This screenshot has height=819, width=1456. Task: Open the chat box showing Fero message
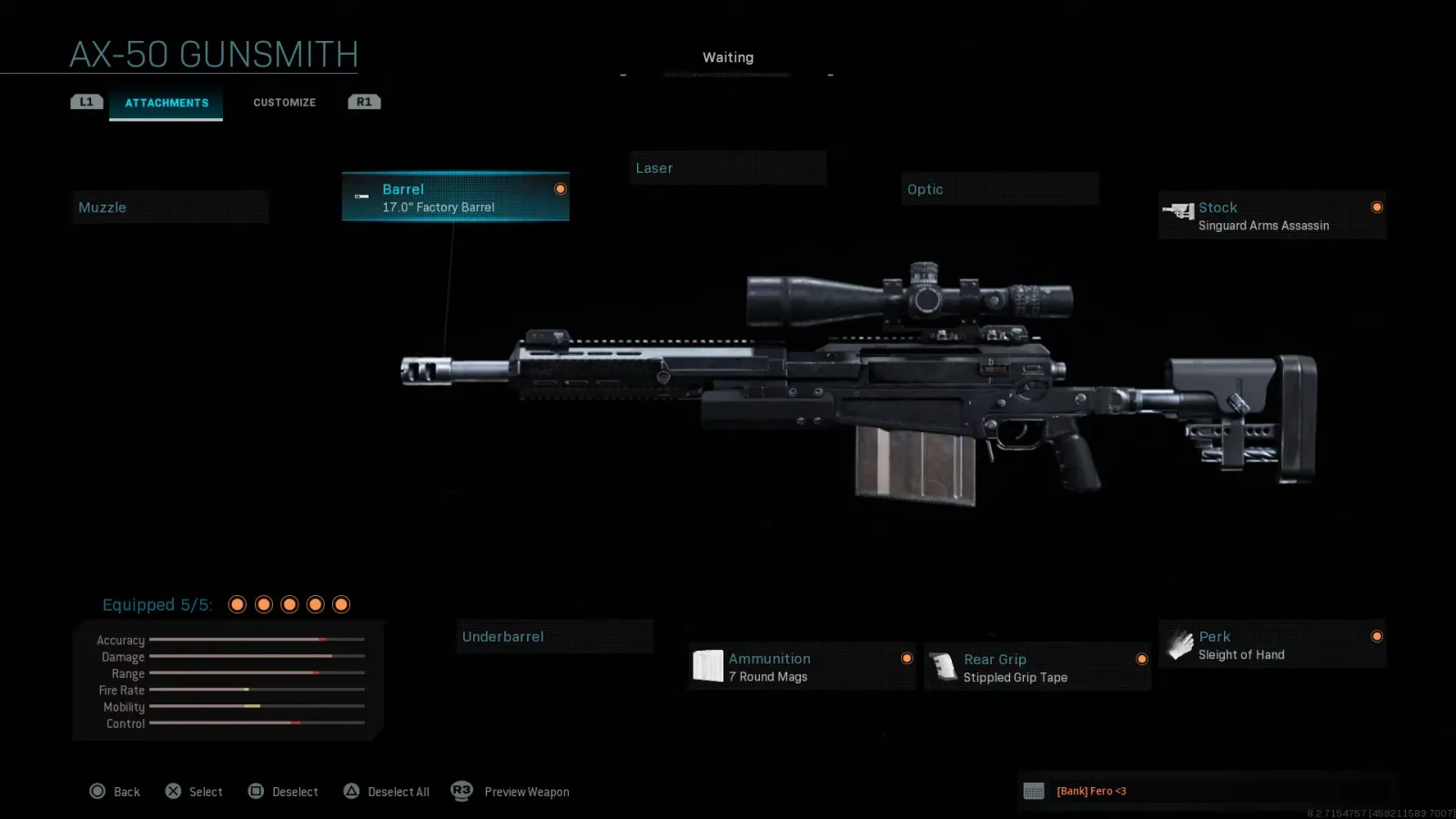point(1206,791)
